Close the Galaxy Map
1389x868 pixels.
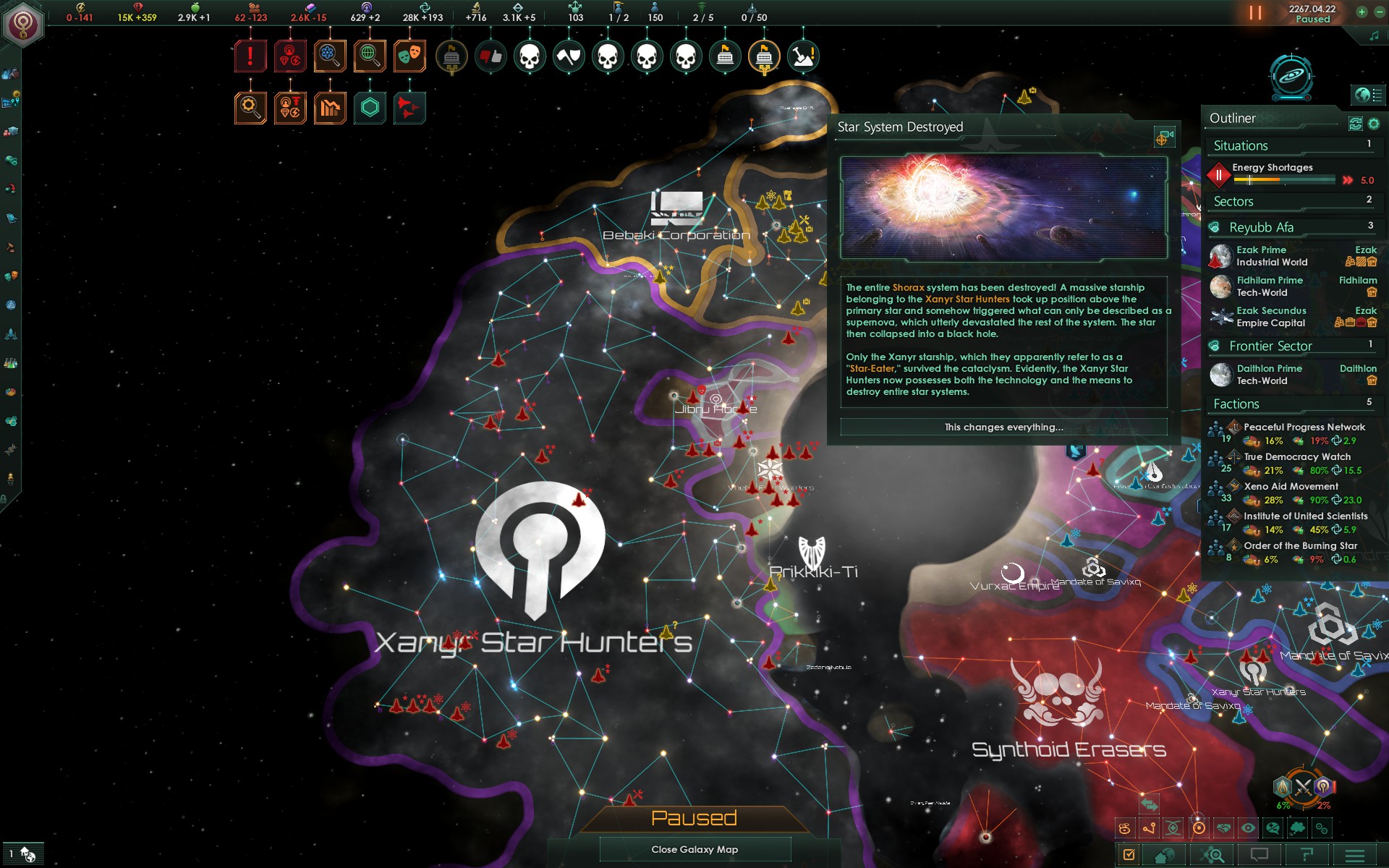click(x=694, y=849)
